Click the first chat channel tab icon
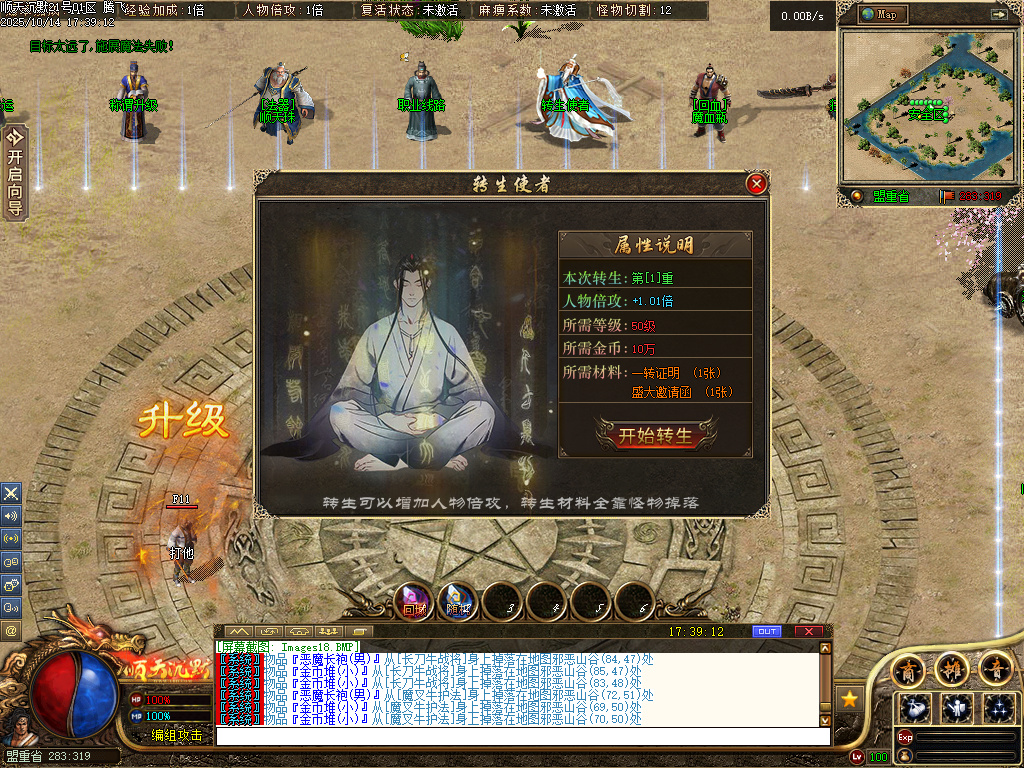 tap(239, 632)
